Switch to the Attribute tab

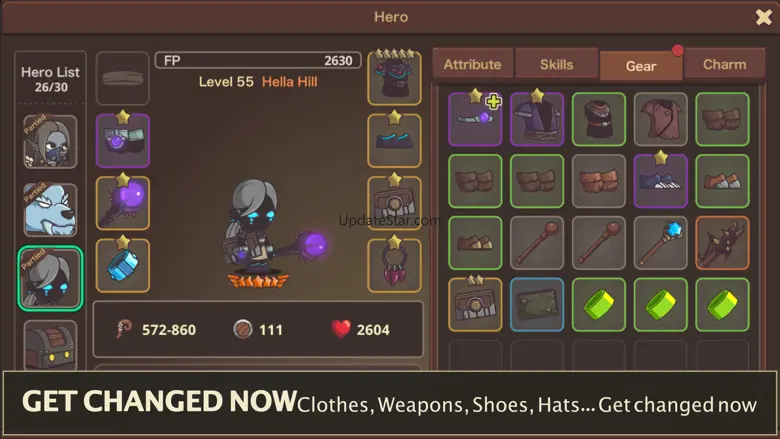472,64
